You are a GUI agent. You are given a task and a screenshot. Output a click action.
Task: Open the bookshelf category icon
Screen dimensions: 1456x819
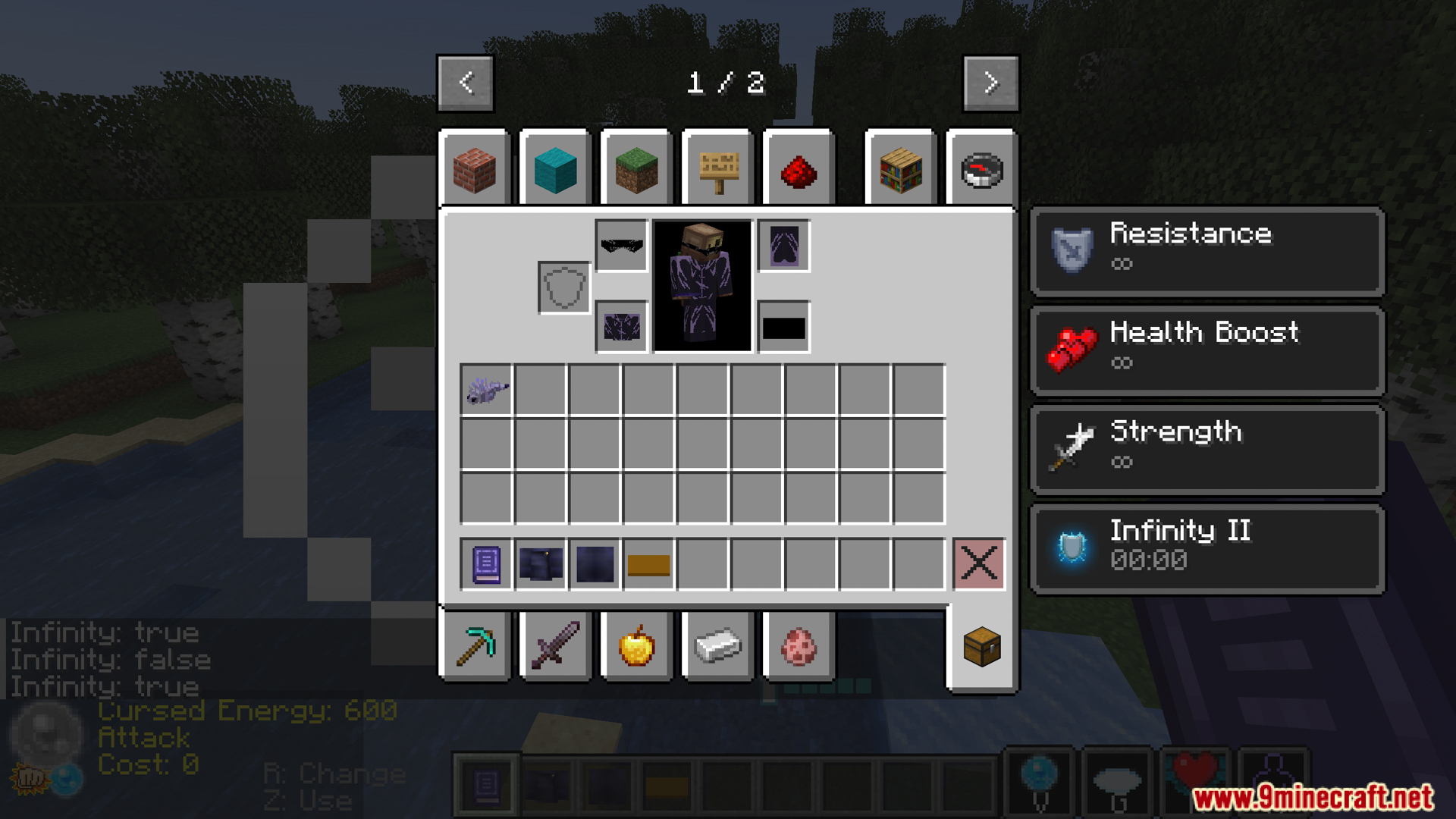tap(899, 169)
